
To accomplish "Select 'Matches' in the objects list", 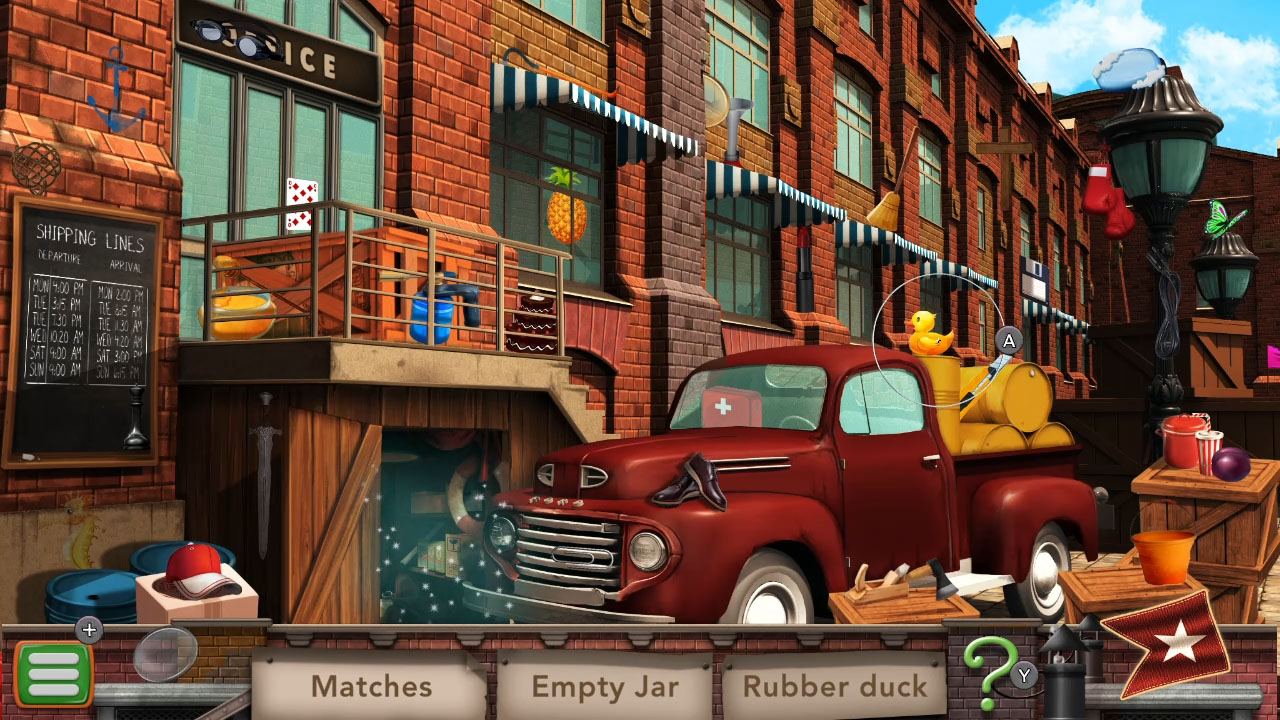I will point(371,686).
